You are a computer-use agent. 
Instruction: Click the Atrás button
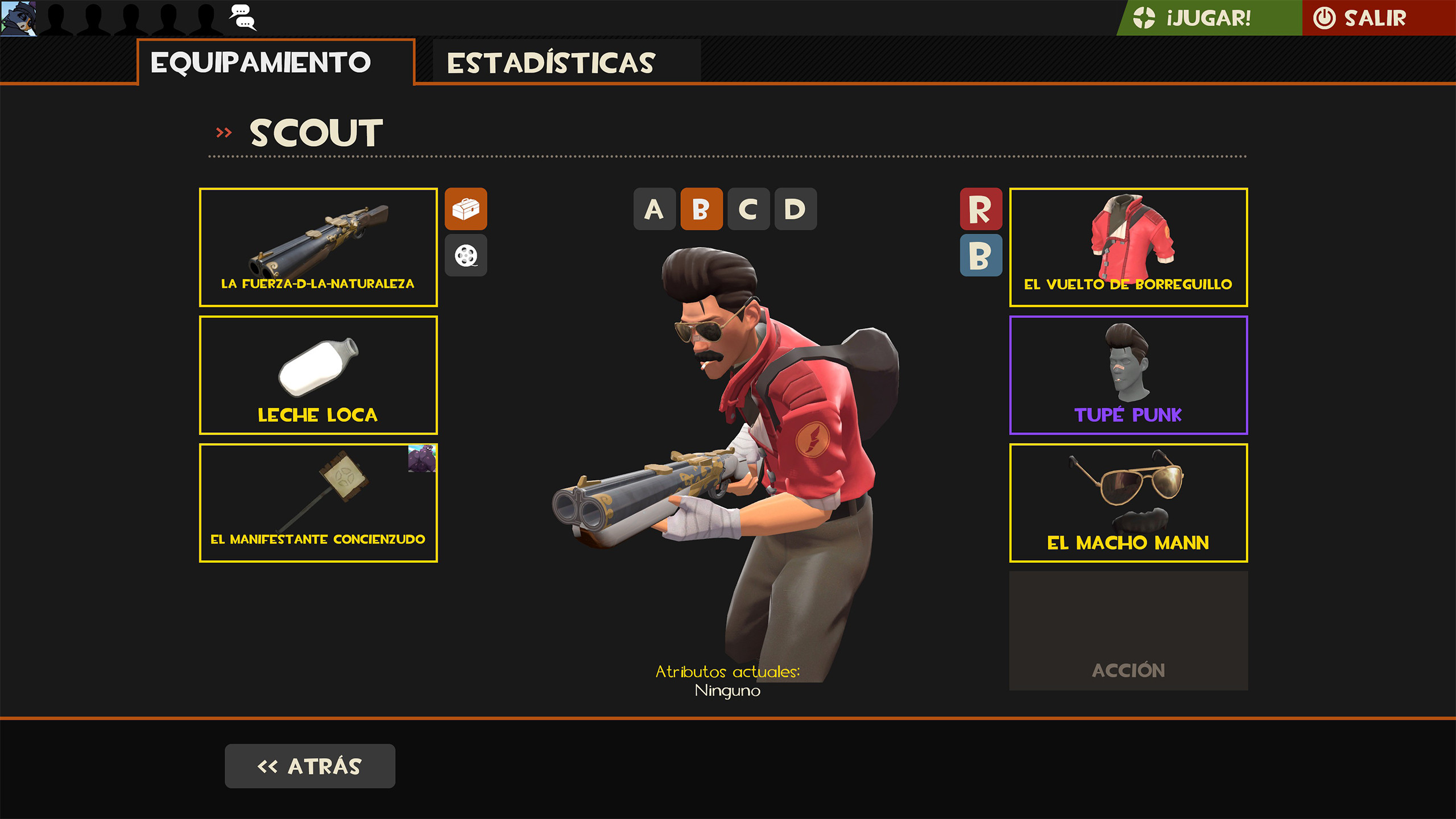[311, 766]
